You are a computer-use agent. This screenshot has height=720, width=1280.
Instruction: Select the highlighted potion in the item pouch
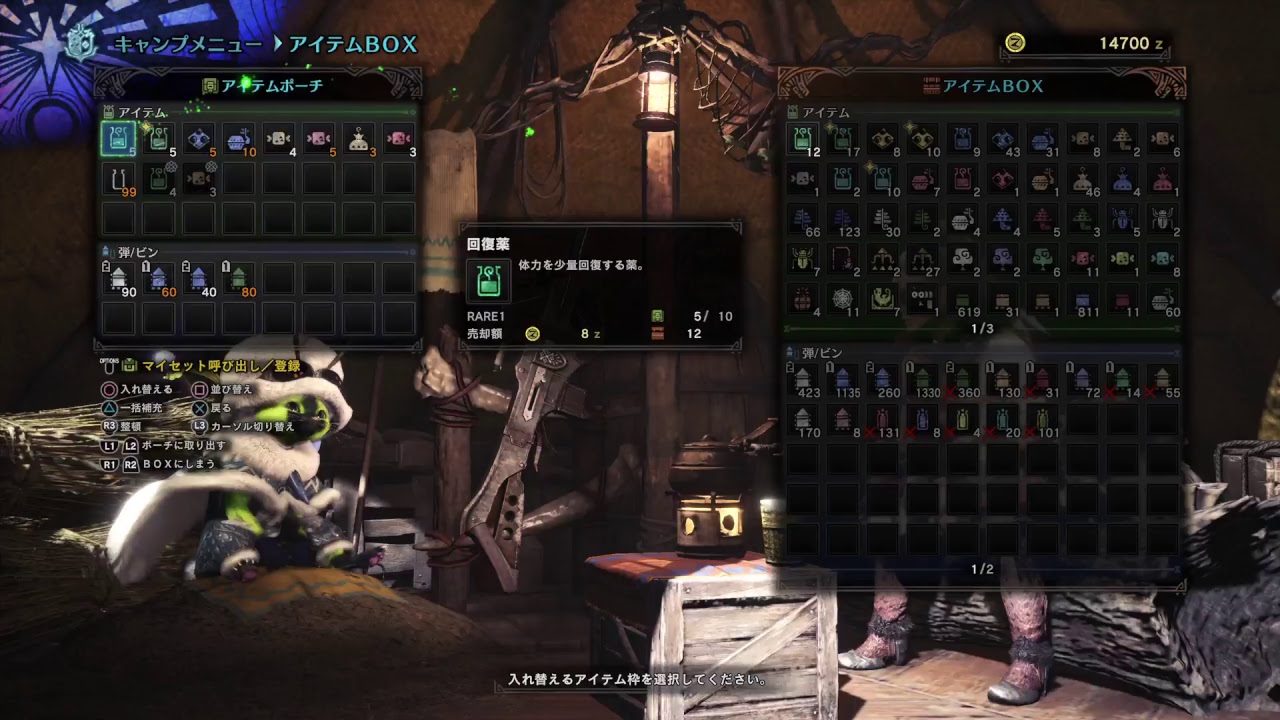point(118,139)
